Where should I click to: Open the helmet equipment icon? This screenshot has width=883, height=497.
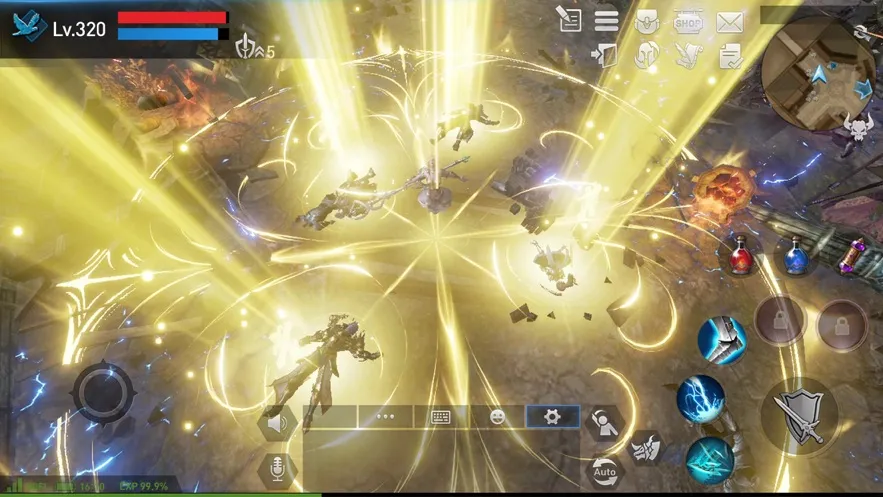pyautogui.click(x=647, y=56)
